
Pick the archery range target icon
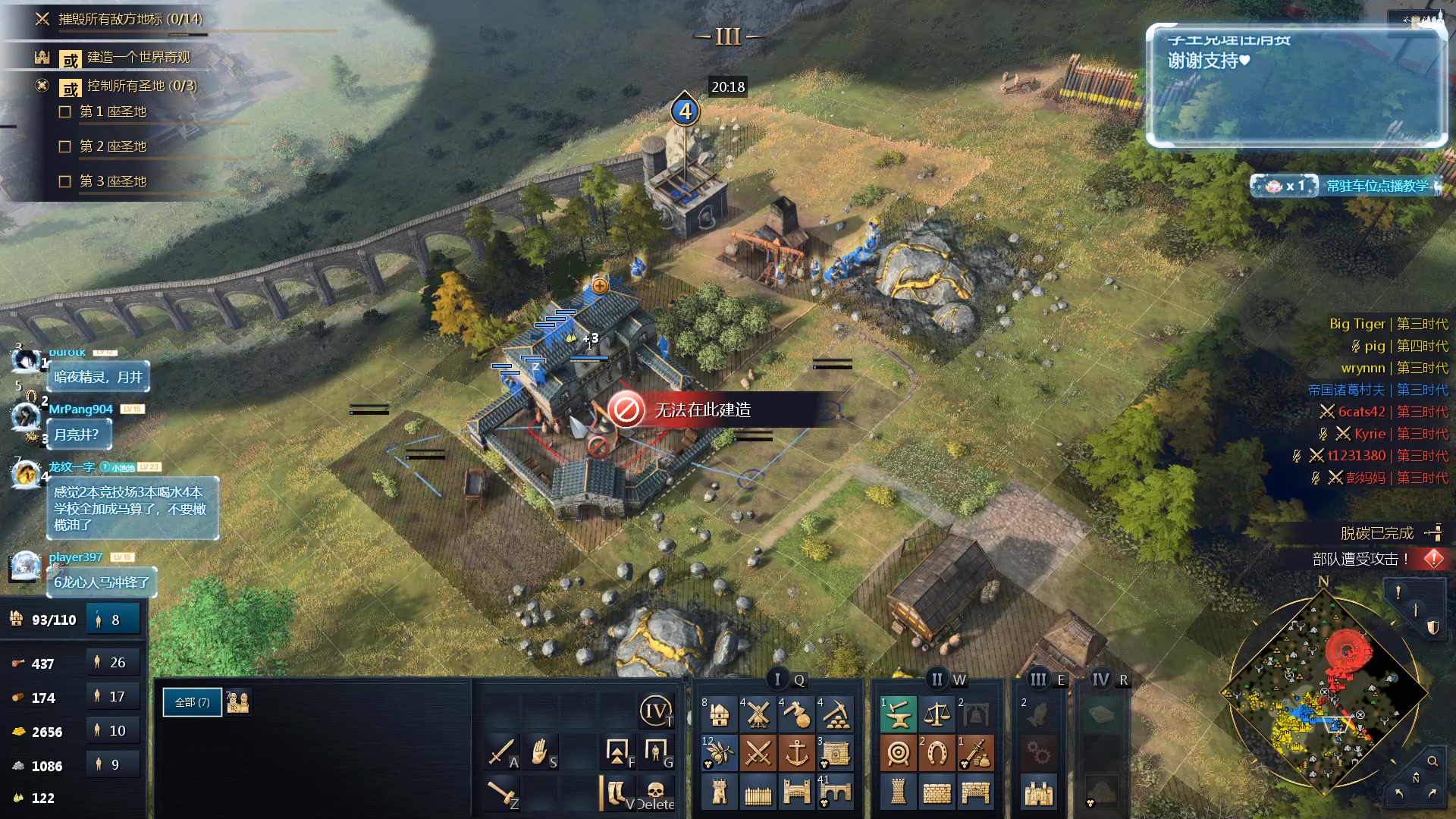coord(899,753)
